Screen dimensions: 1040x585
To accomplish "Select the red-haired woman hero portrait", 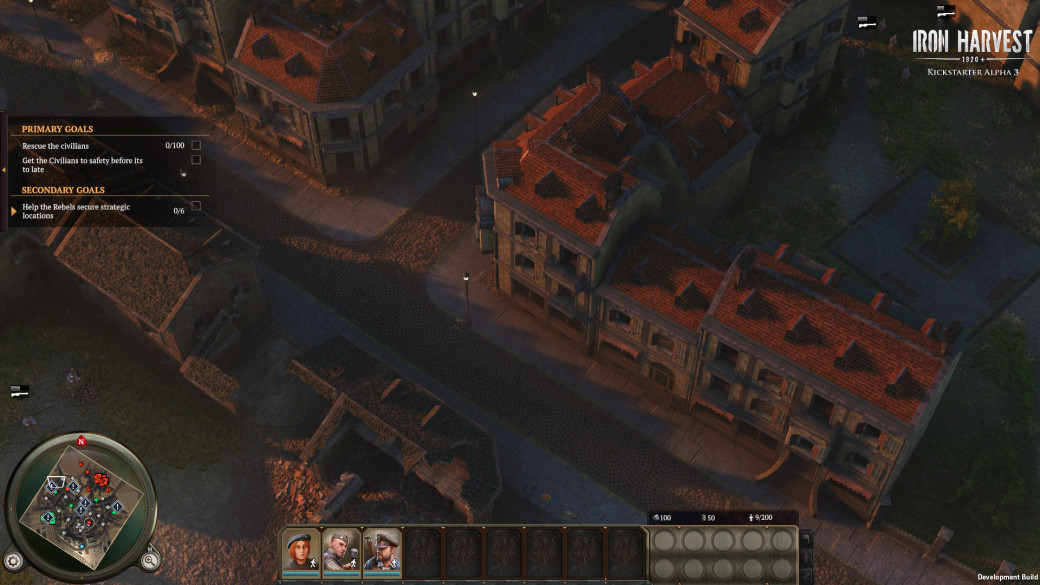I will click(301, 550).
